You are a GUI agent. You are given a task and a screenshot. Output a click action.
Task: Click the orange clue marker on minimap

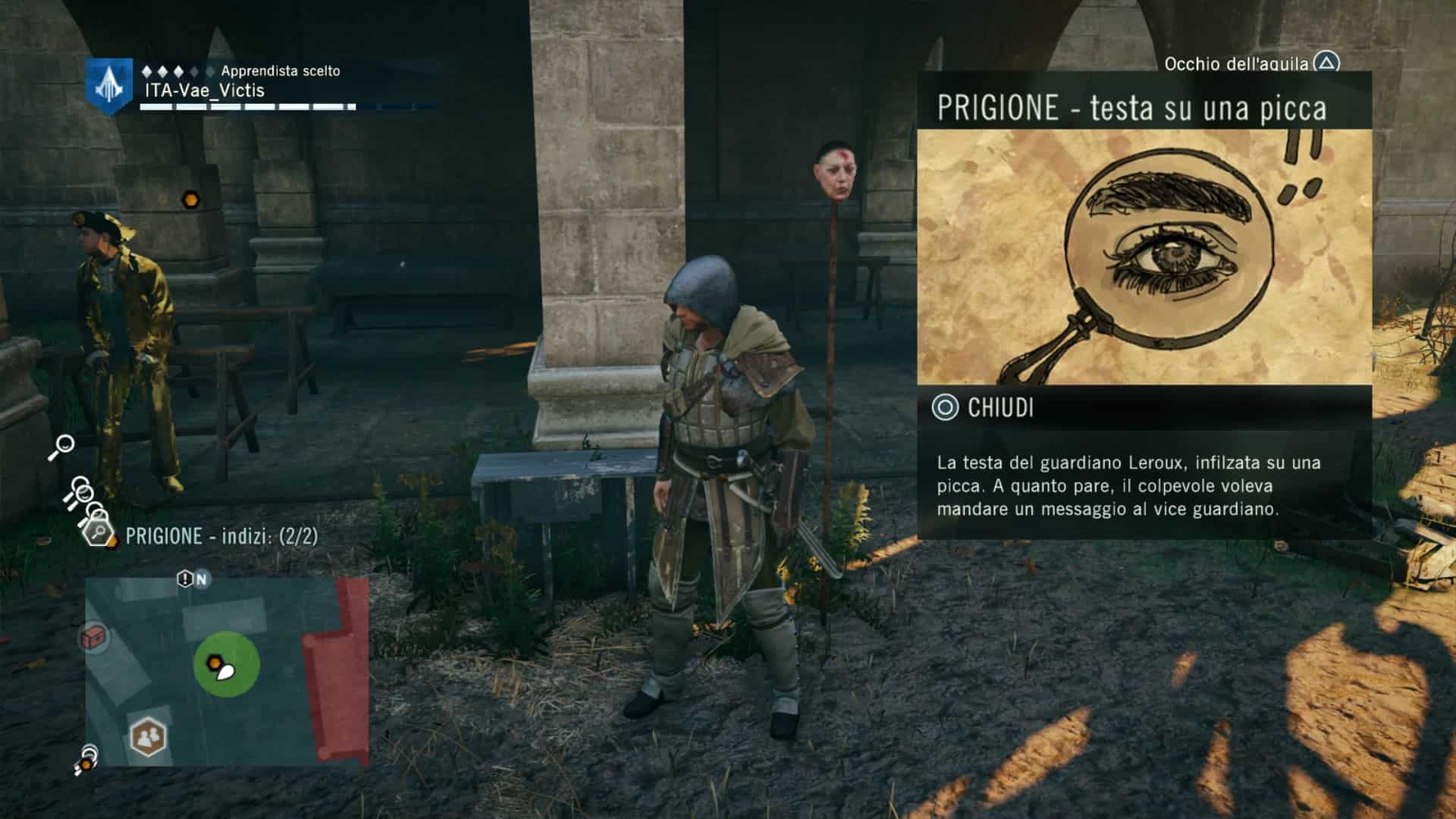pos(215,662)
